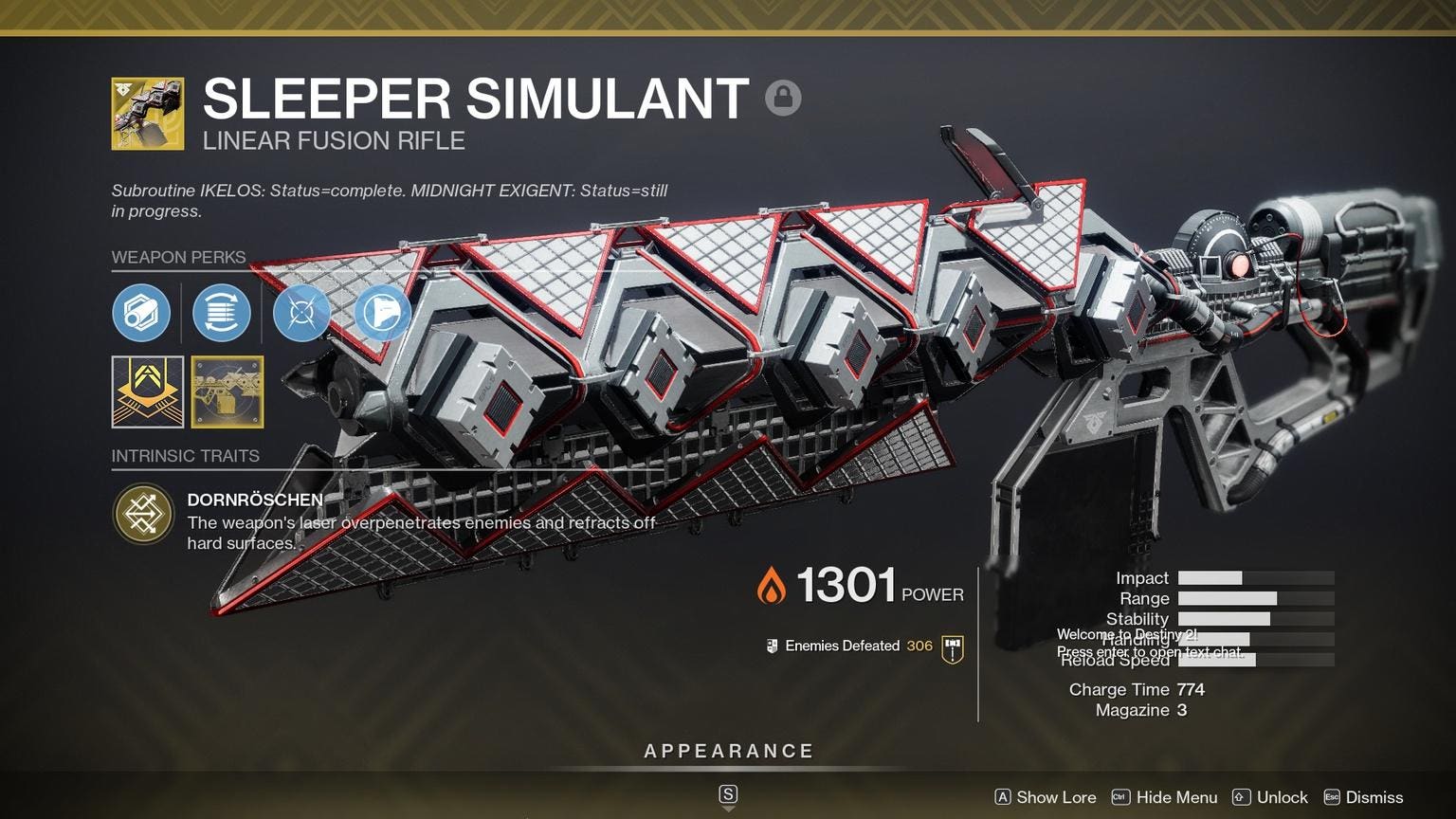Inspect the crosshair targeting perk icon
This screenshot has width=1456, height=819.
tap(301, 313)
